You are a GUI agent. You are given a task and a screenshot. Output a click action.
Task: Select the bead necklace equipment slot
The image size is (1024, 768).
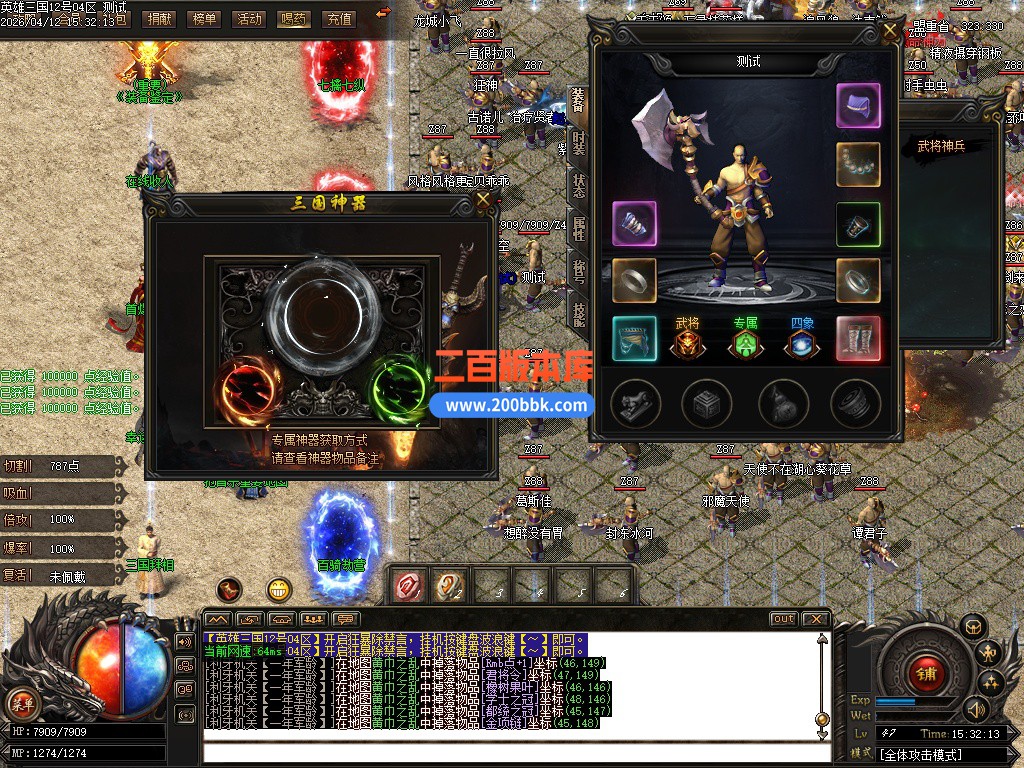858,164
